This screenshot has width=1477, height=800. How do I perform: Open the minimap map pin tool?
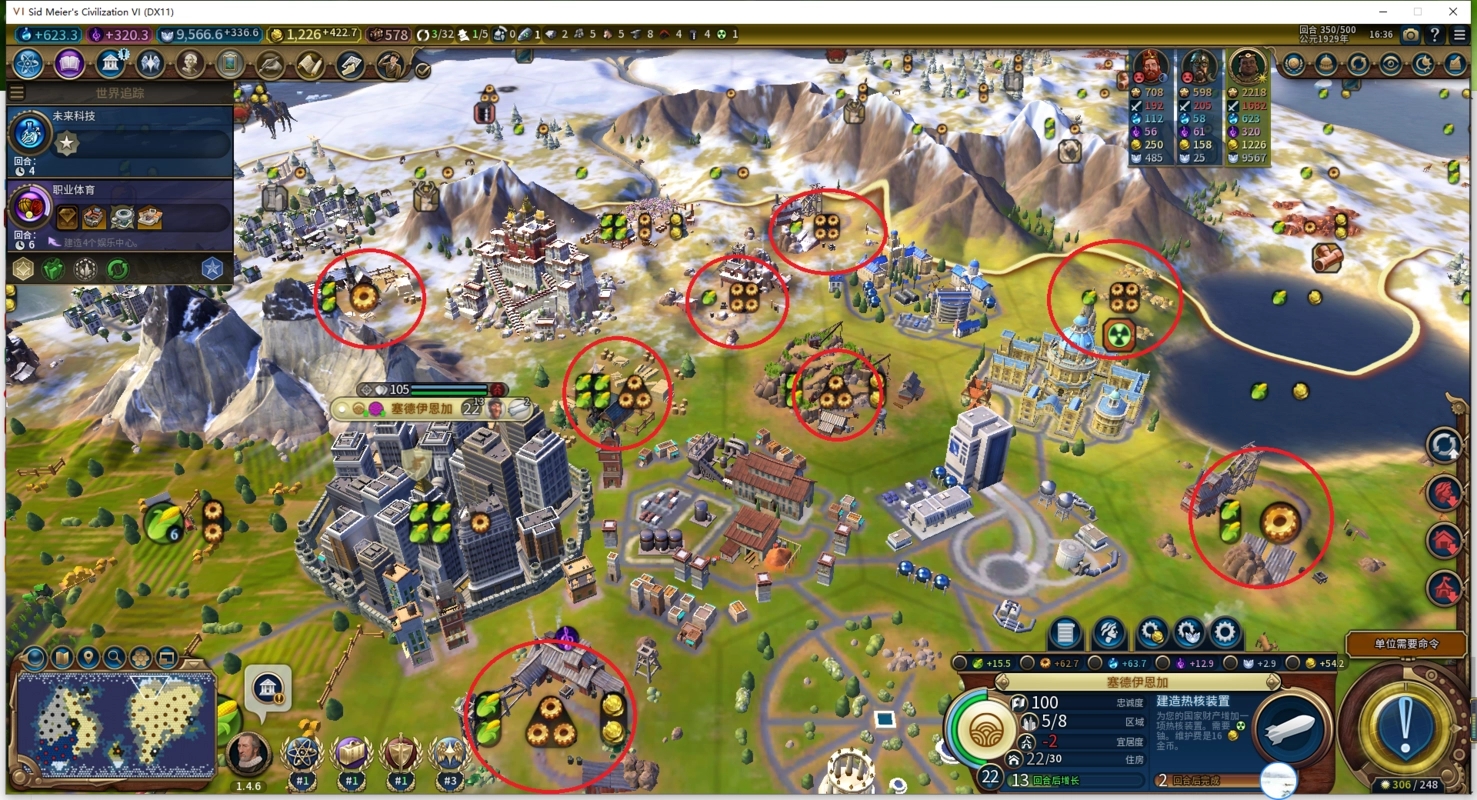(x=89, y=658)
